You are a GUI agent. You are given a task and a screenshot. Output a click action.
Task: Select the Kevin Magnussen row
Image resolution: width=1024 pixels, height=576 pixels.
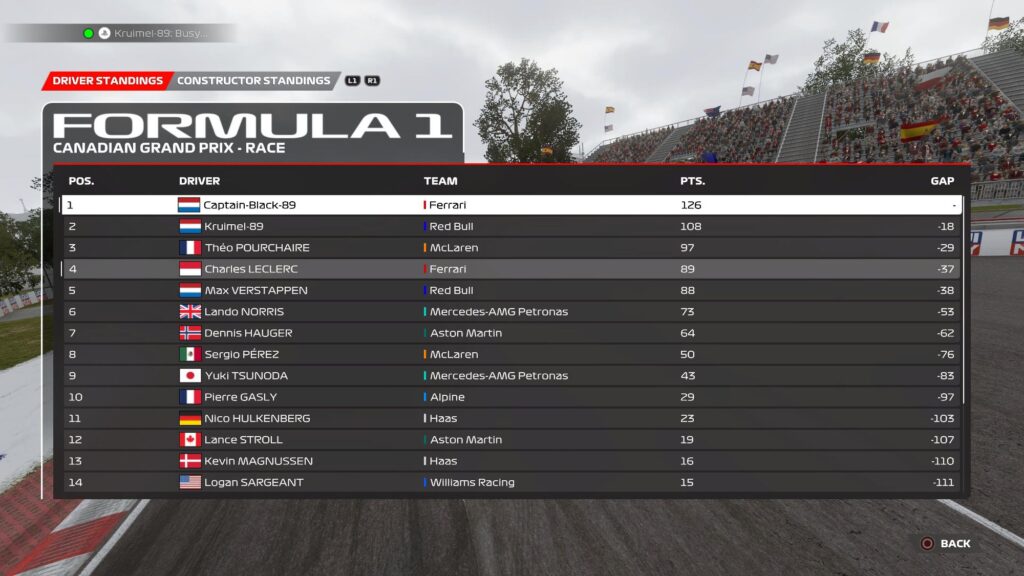(x=510, y=461)
